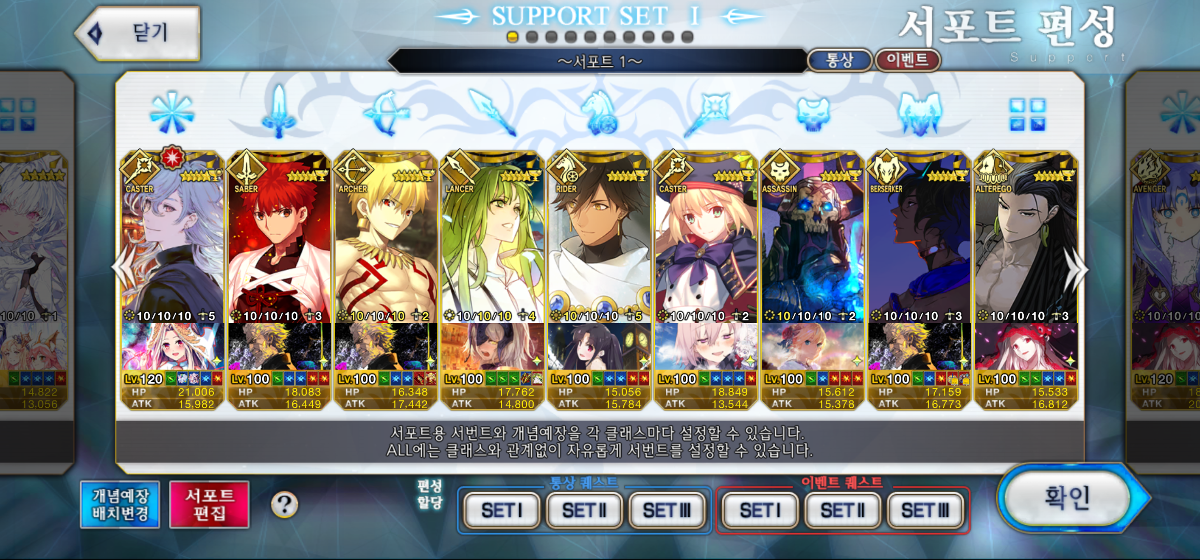Switch to the 이벤트 event tab
1200x560 pixels.
tap(907, 60)
